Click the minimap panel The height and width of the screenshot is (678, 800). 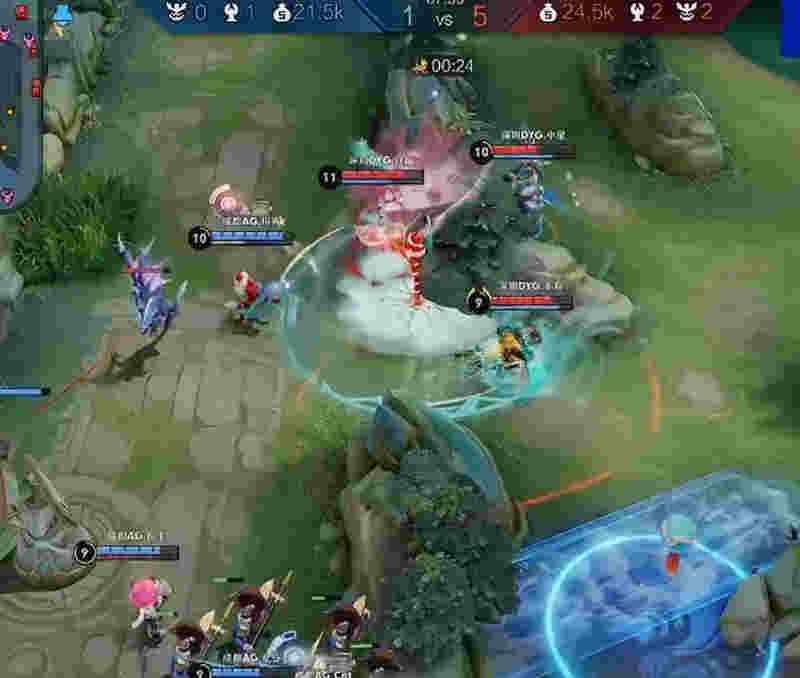18,105
